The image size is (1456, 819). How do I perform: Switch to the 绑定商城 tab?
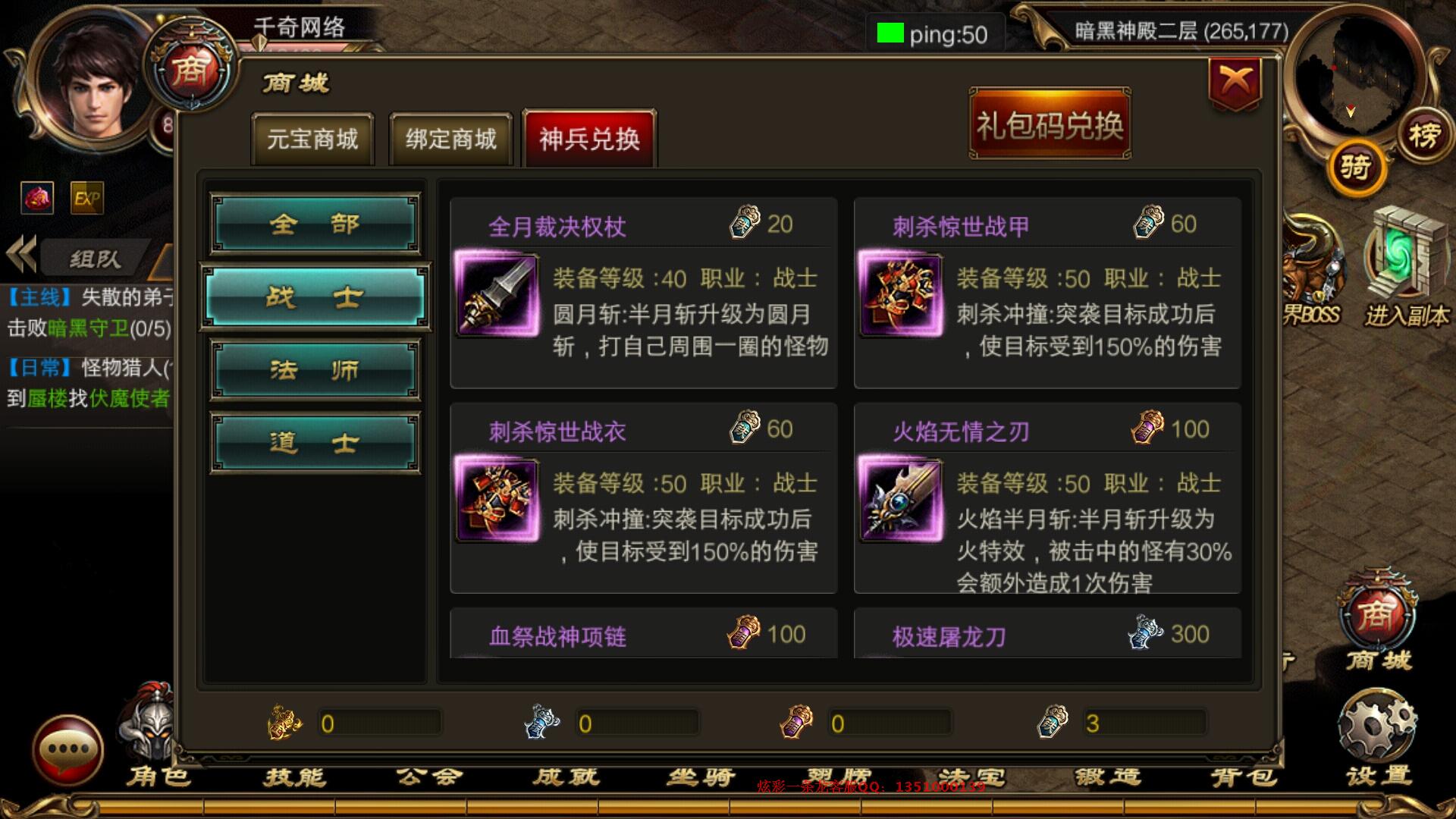pos(450,140)
